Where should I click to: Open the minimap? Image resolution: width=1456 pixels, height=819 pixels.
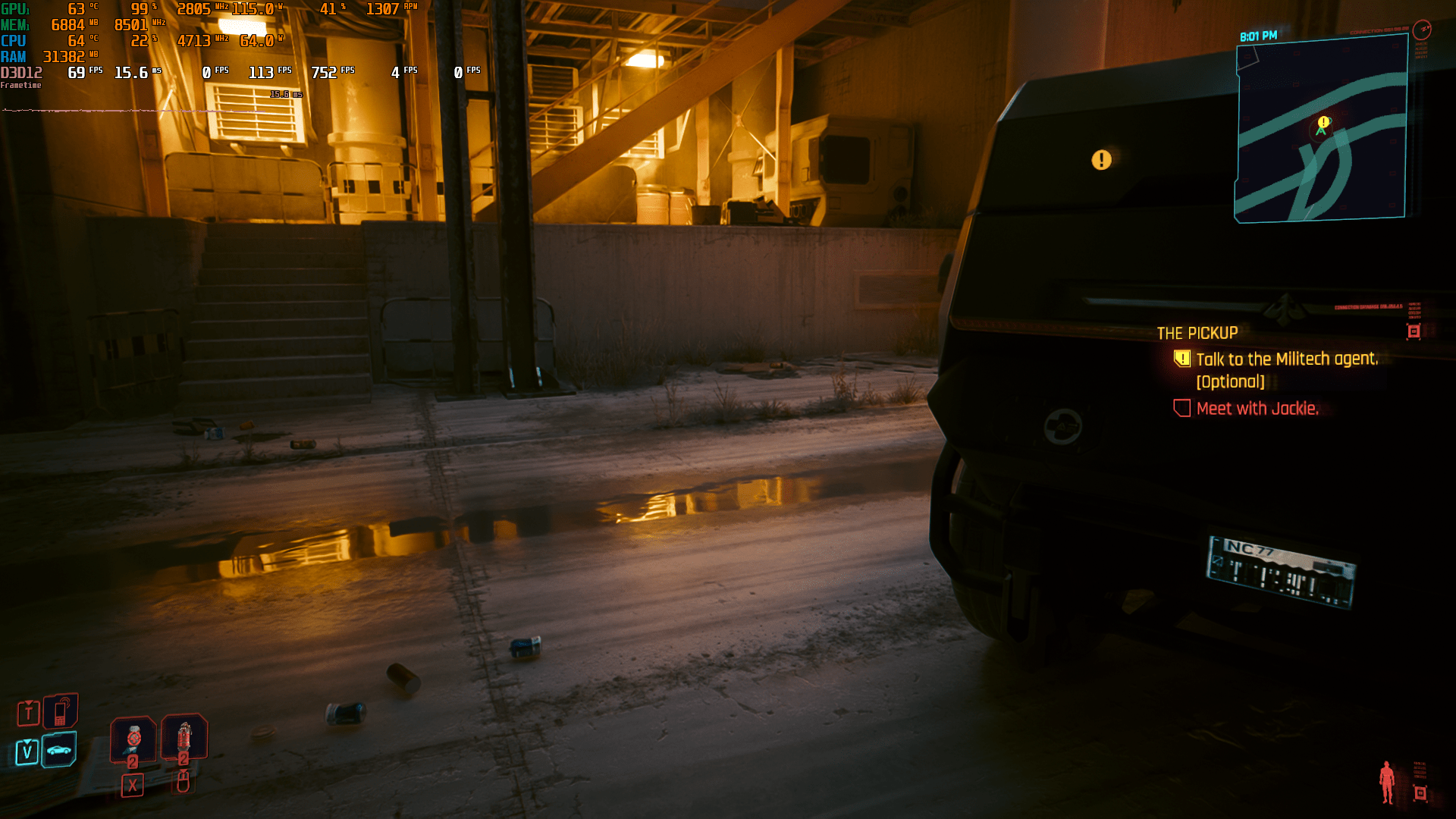pos(1321,130)
